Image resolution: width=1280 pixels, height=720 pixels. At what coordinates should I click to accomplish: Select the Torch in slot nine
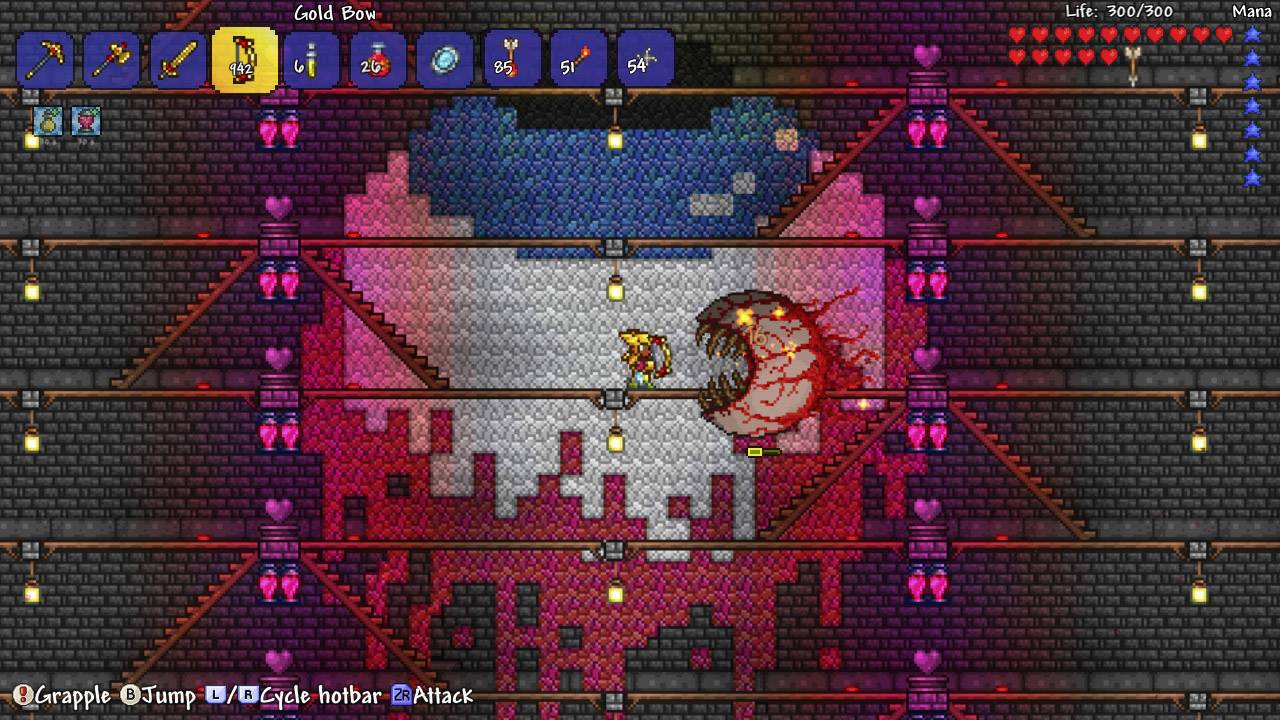[x=577, y=58]
